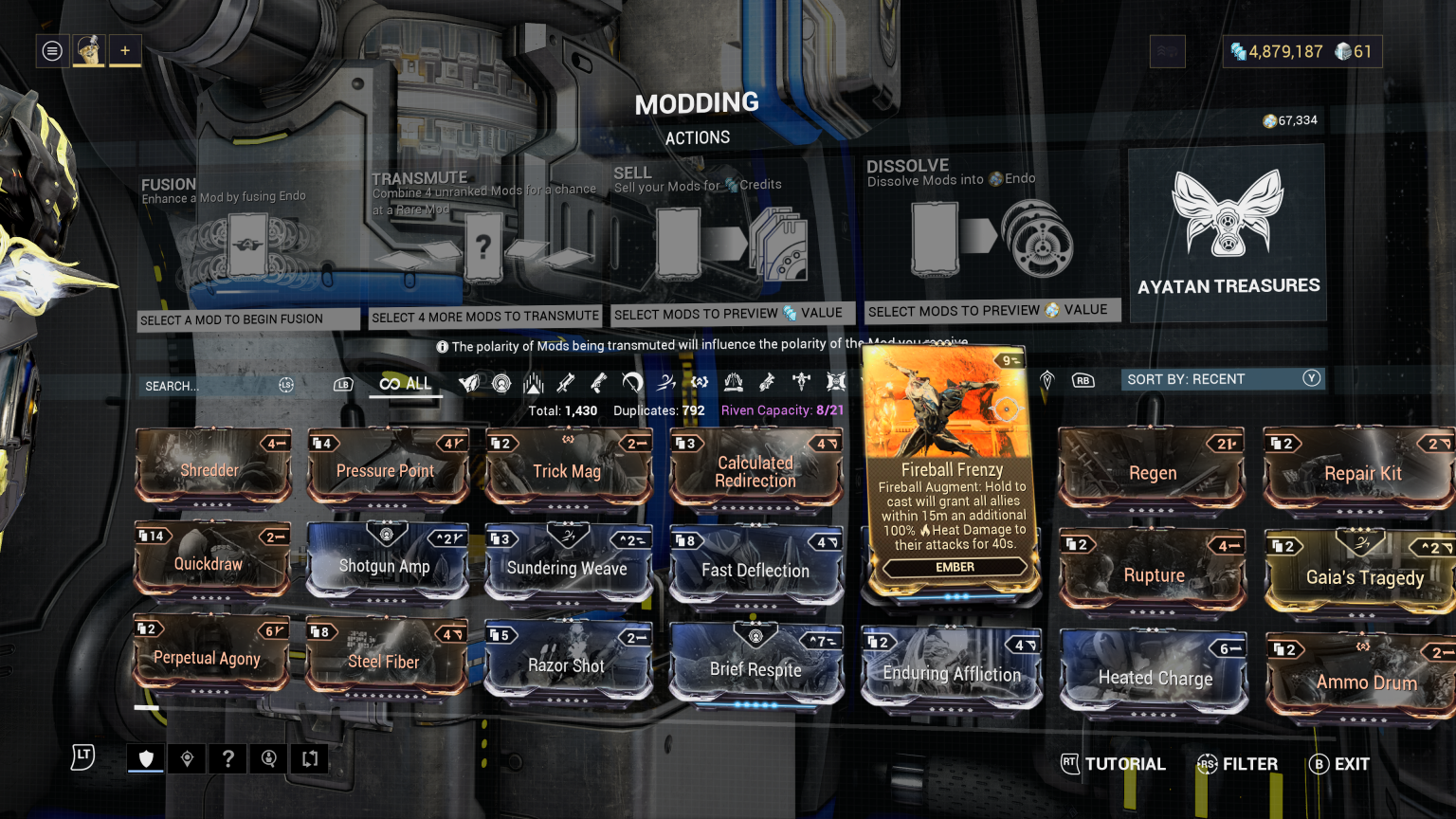Image resolution: width=1456 pixels, height=819 pixels.
Task: Switch to the ALL mods tab
Action: pyautogui.click(x=405, y=383)
